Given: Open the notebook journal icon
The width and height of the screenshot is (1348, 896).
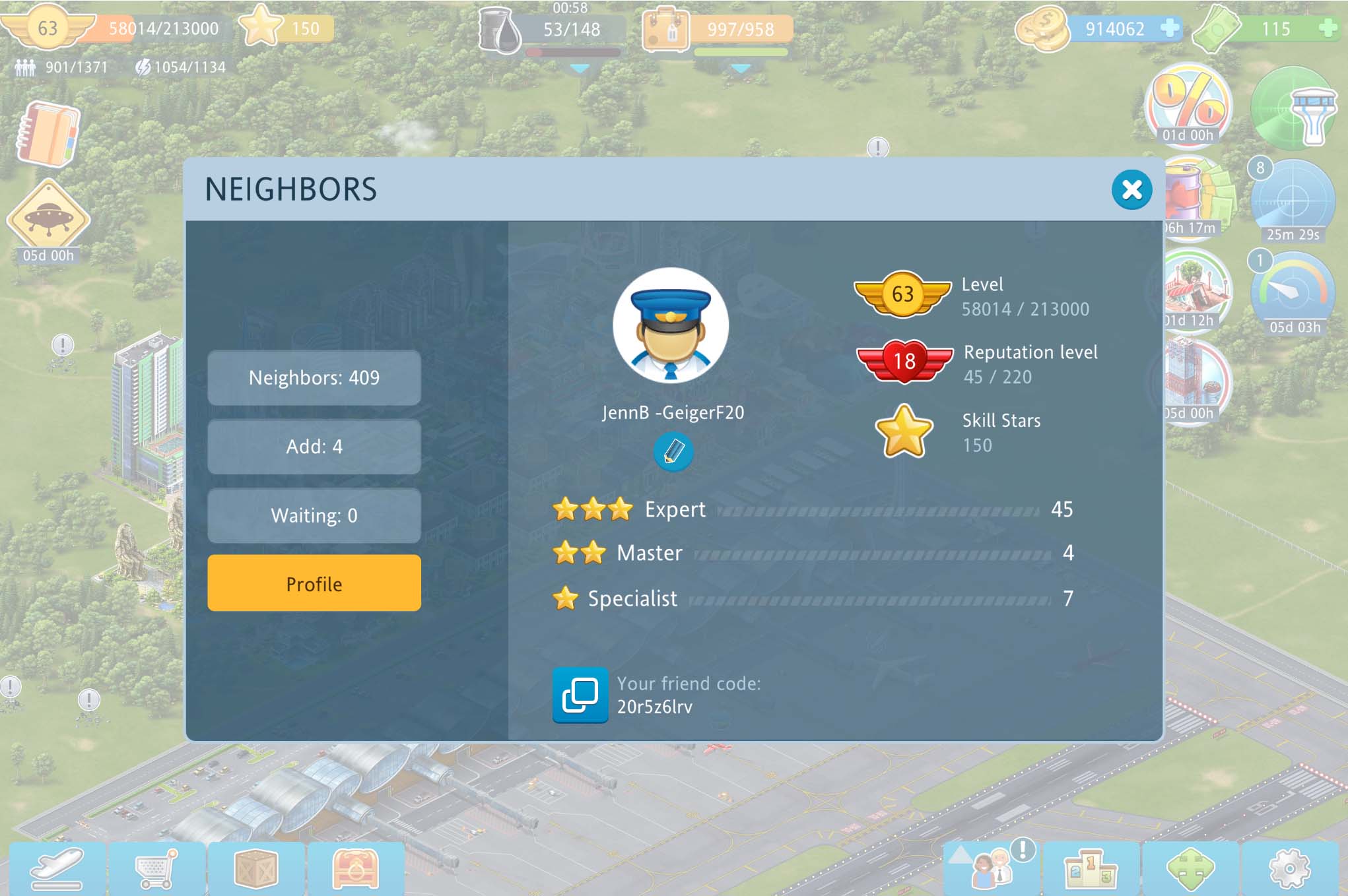Looking at the screenshot, I should pyautogui.click(x=48, y=134).
